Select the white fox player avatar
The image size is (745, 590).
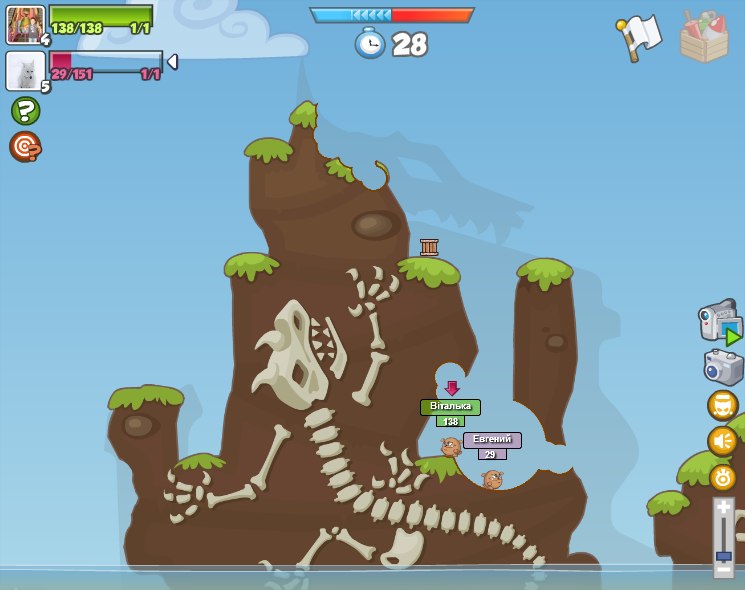25,71
